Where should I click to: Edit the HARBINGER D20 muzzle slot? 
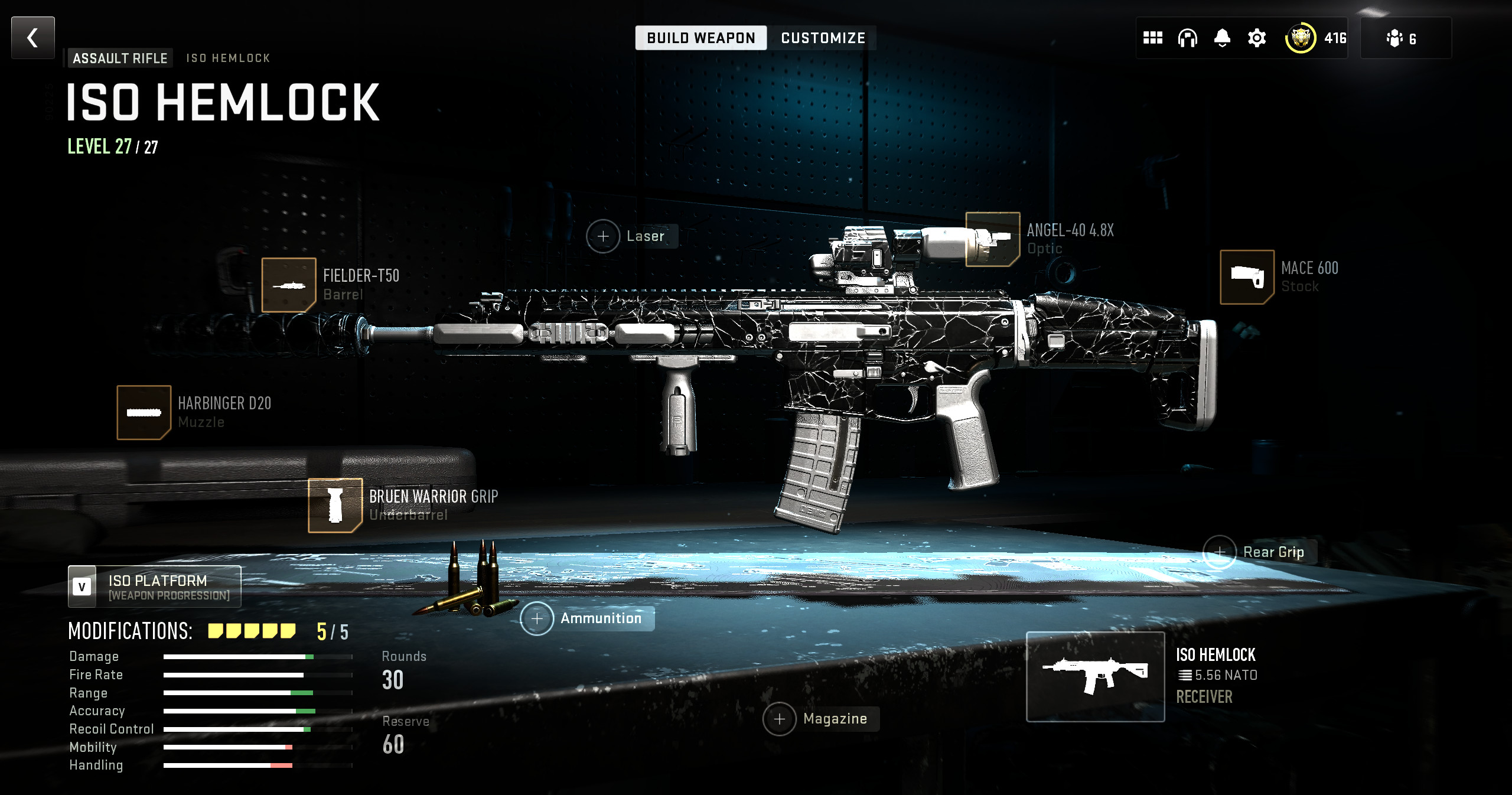point(144,412)
